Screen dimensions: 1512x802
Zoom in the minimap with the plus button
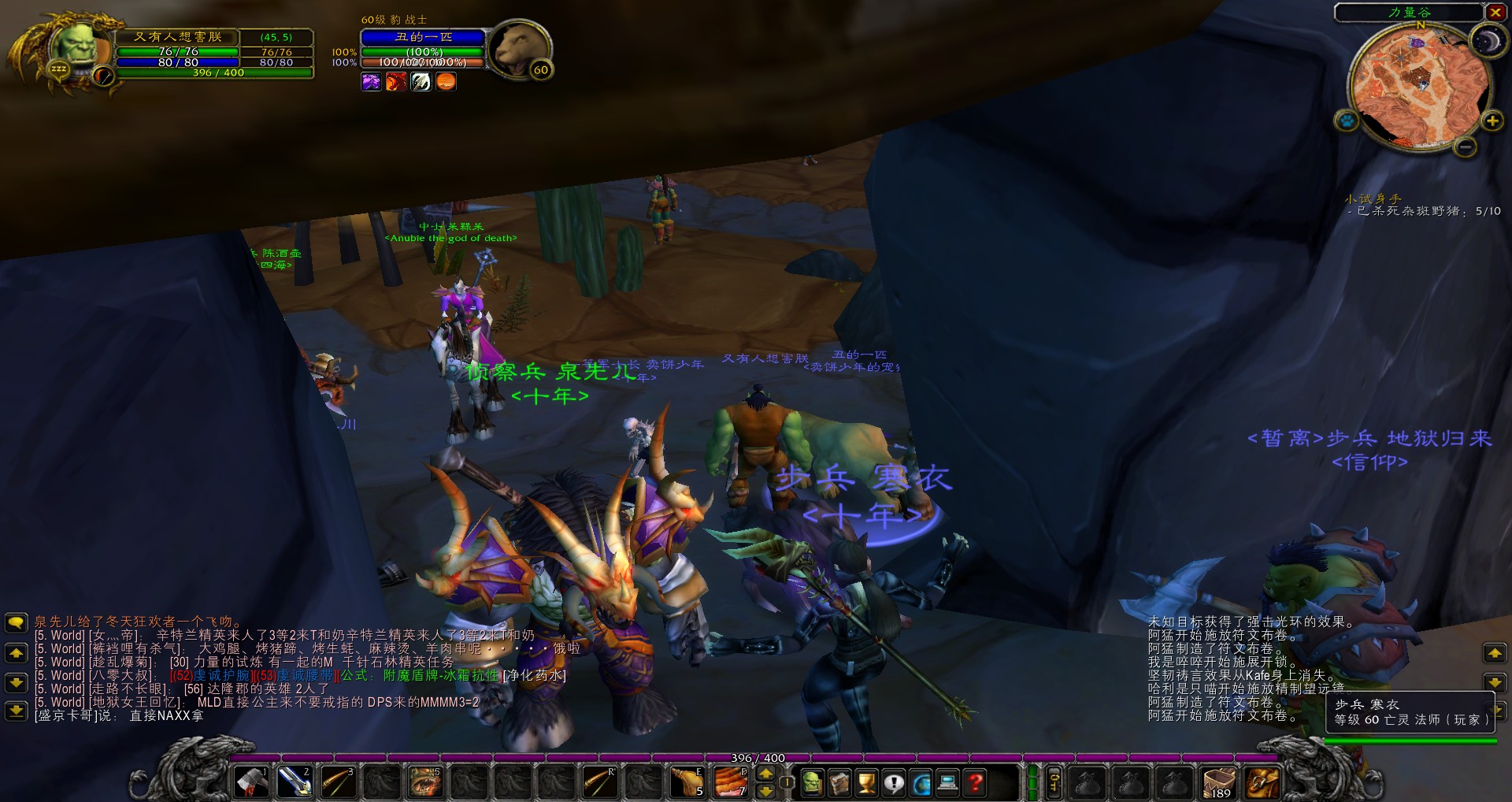pos(1492,121)
